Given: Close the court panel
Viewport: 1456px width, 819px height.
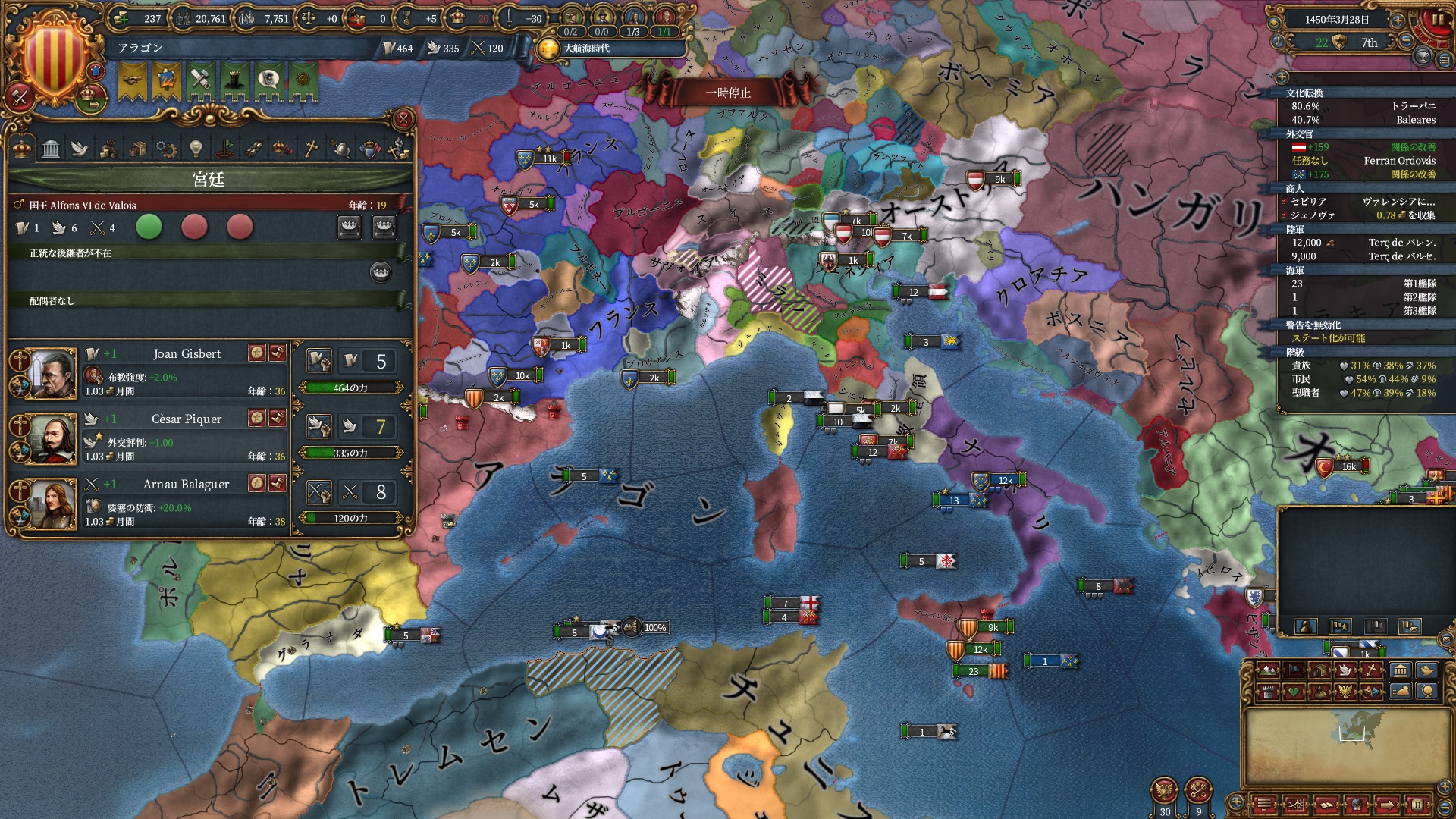Looking at the screenshot, I should [x=403, y=119].
